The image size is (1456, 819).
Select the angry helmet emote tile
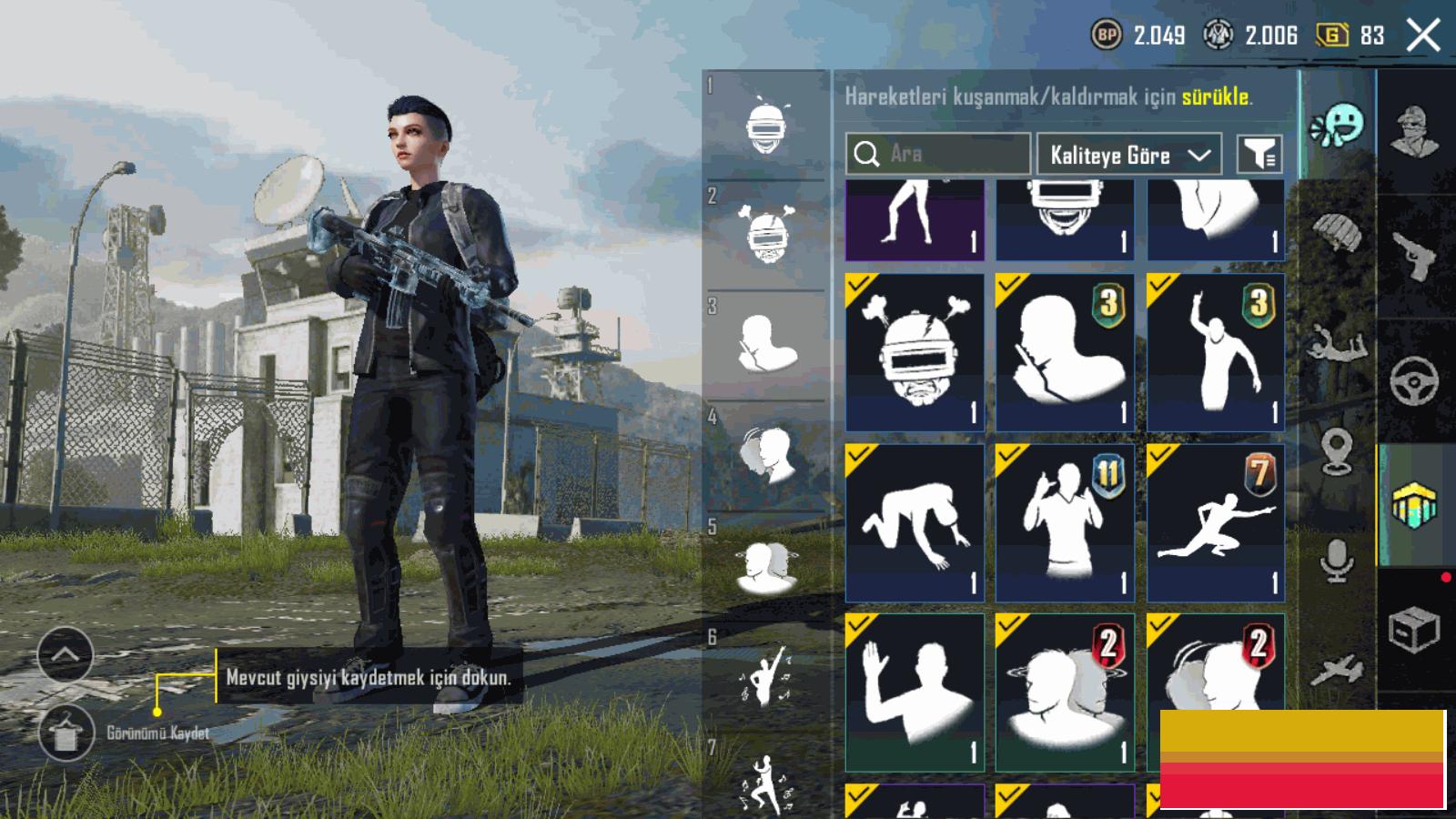pos(915,352)
